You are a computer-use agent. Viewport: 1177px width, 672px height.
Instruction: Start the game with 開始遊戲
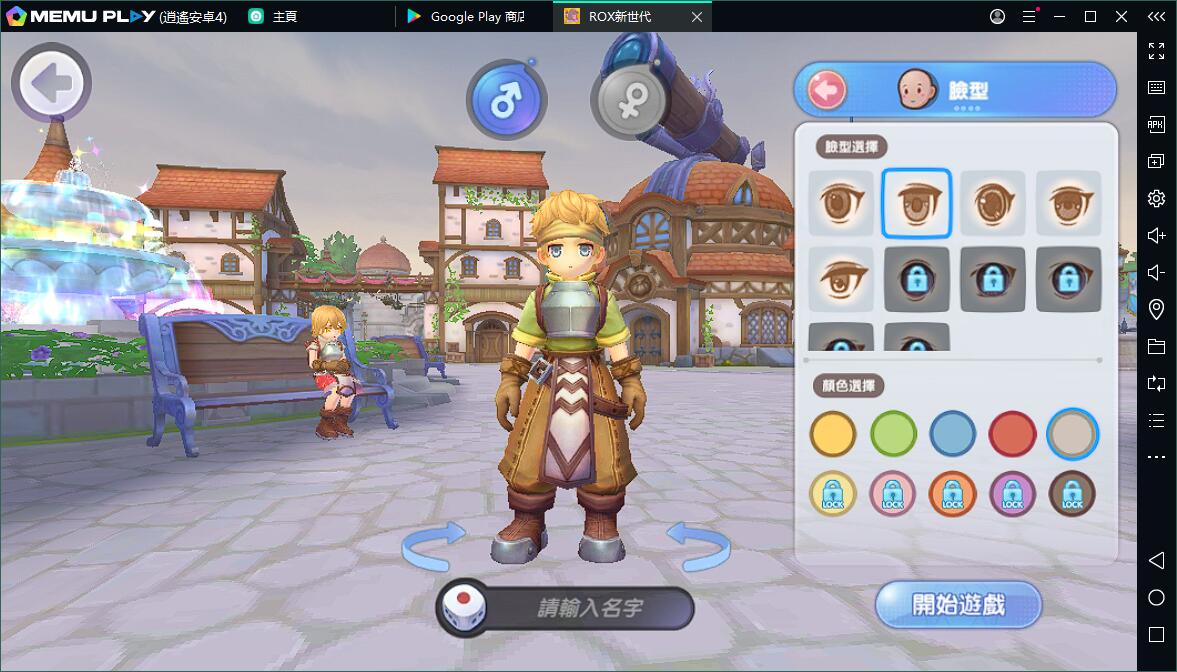pyautogui.click(x=958, y=605)
